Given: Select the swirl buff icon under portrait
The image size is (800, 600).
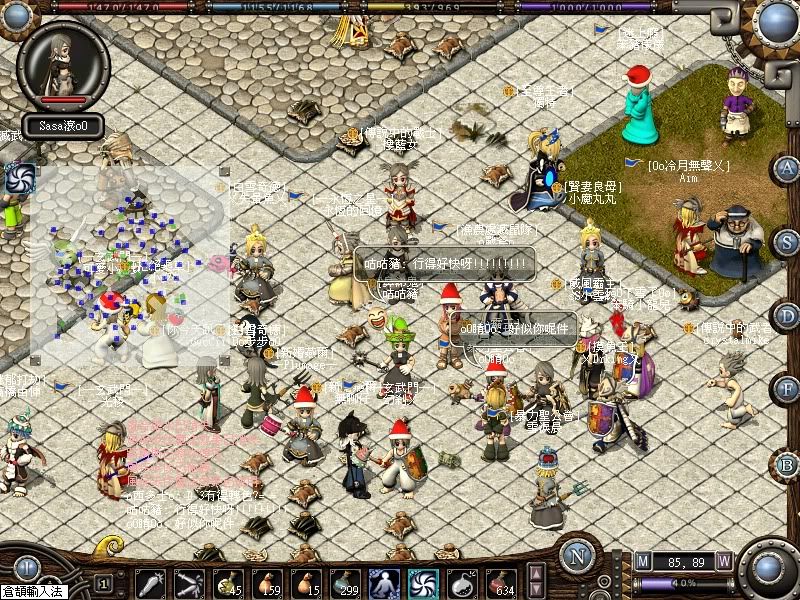Looking at the screenshot, I should pyautogui.click(x=17, y=179).
